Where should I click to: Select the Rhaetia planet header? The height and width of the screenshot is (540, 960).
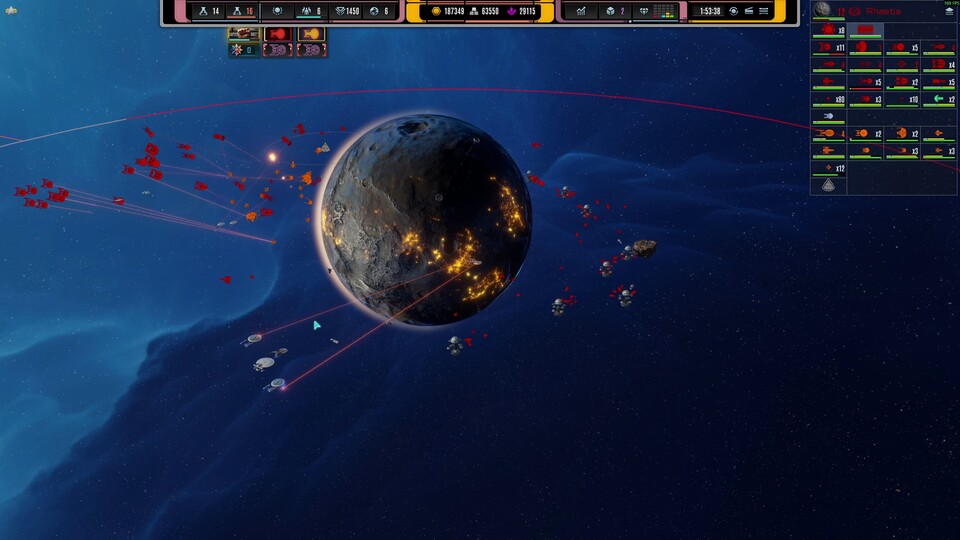coord(880,11)
